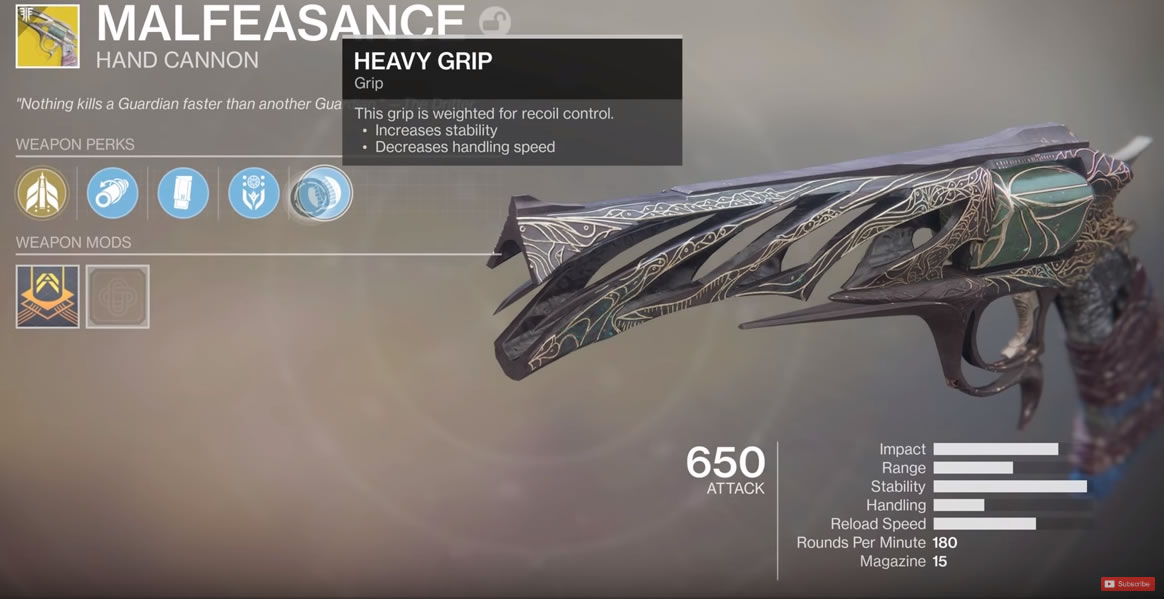Image resolution: width=1164 pixels, height=599 pixels.
Task: Select the perk icon with the tricorn emblem
Action: (254, 193)
